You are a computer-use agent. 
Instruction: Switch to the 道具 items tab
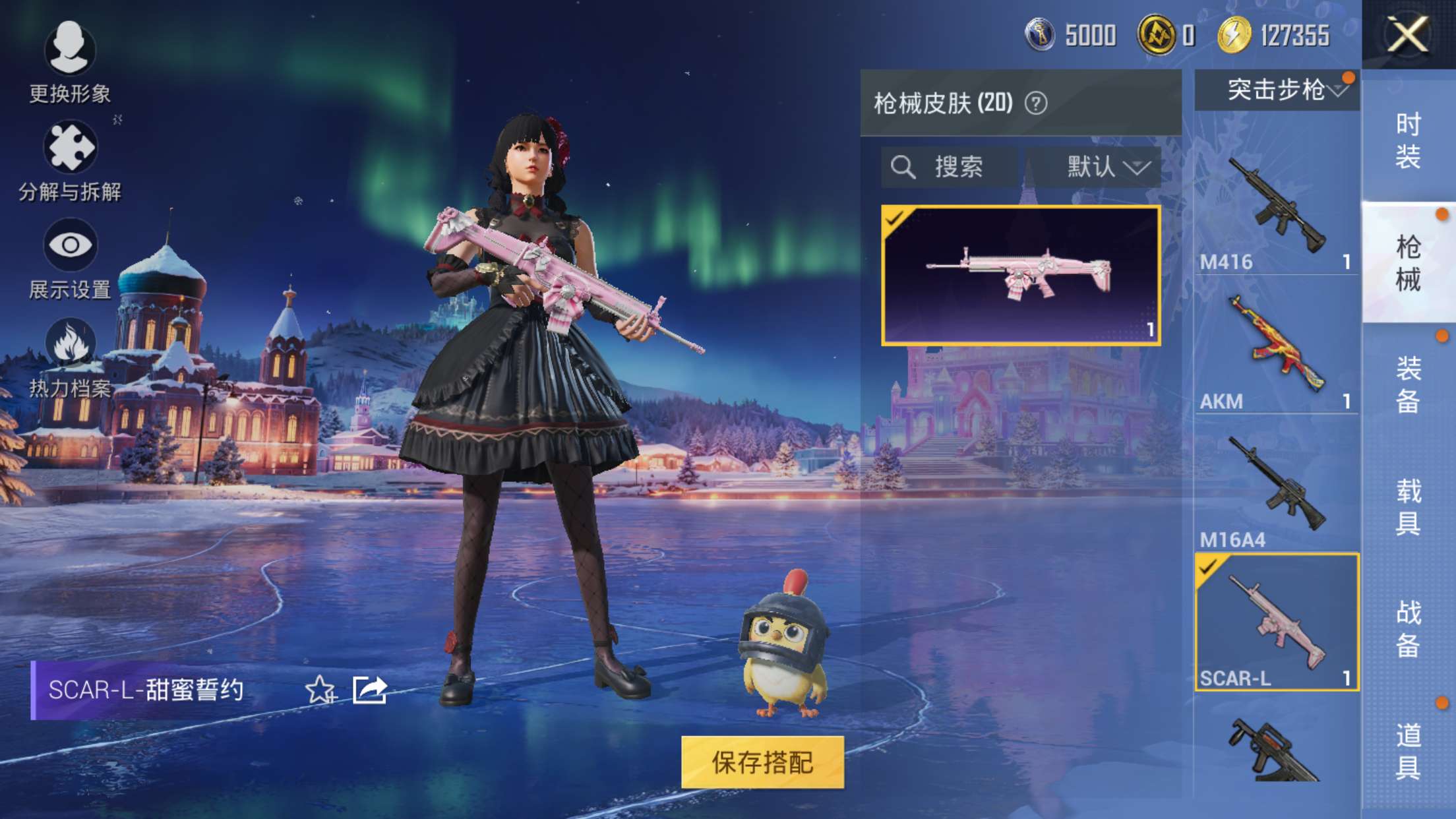click(1408, 750)
